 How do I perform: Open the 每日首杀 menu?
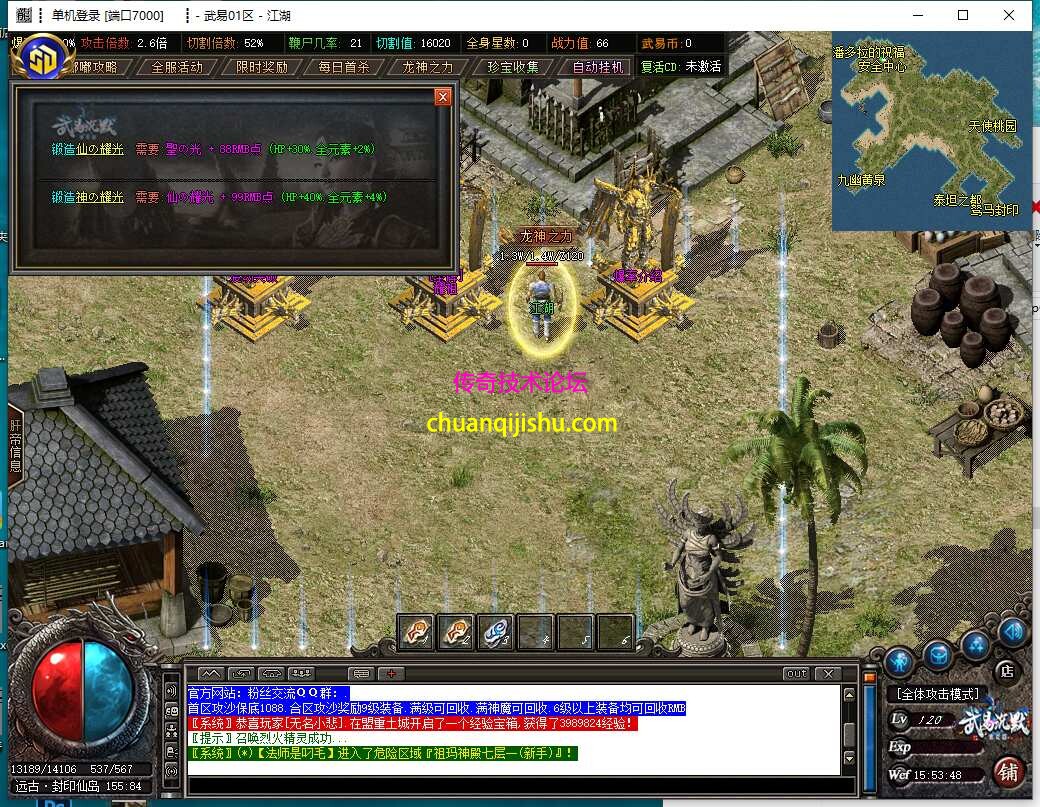pyautogui.click(x=344, y=67)
